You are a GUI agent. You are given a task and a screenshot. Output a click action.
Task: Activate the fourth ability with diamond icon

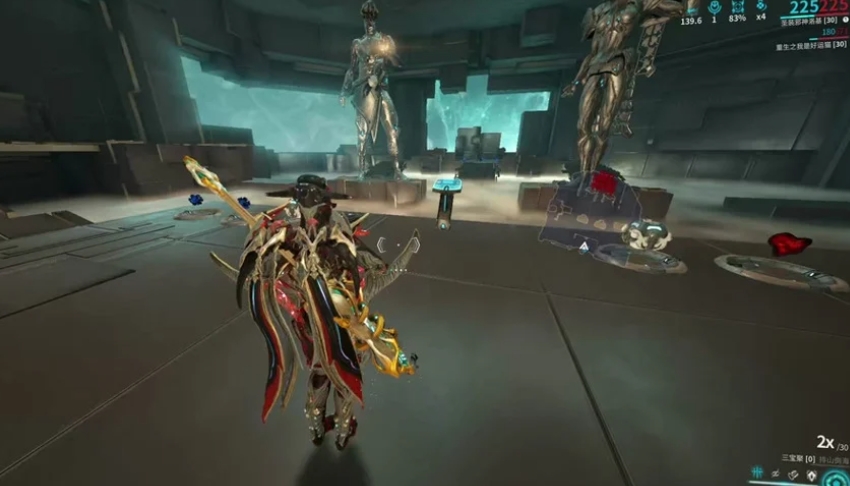811,474
